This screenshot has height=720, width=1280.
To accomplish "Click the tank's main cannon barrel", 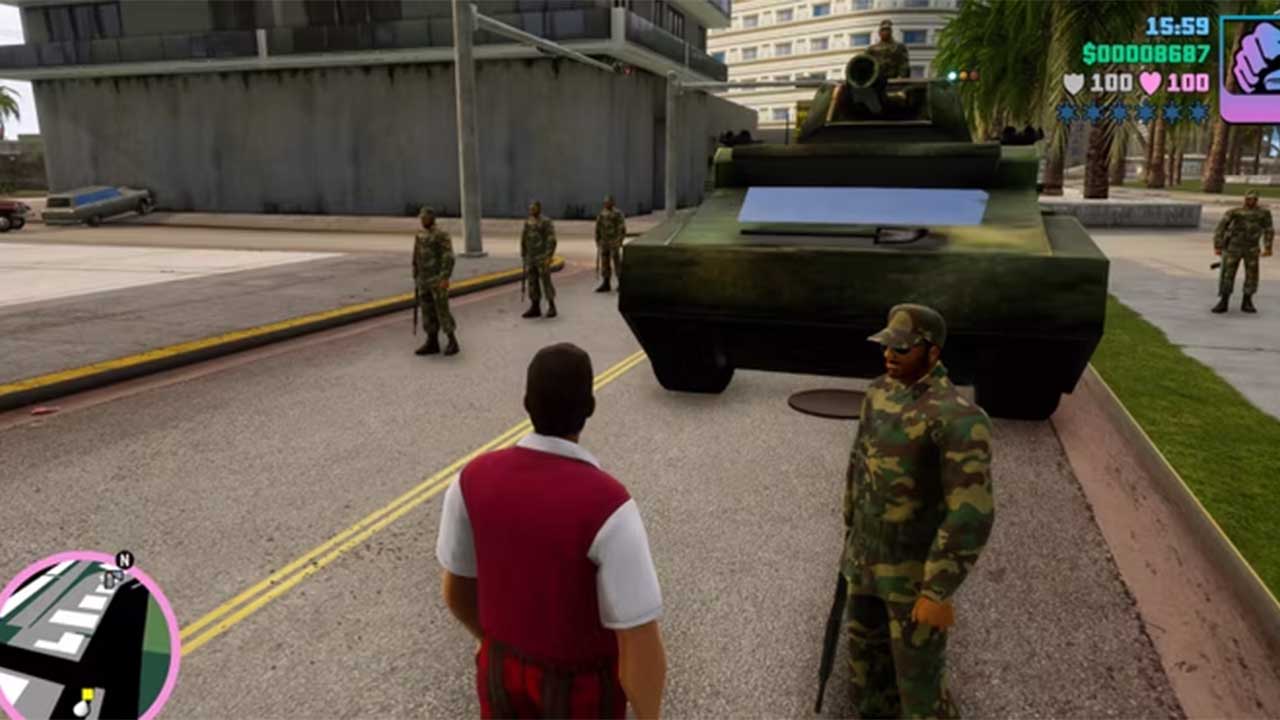I will [x=862, y=72].
